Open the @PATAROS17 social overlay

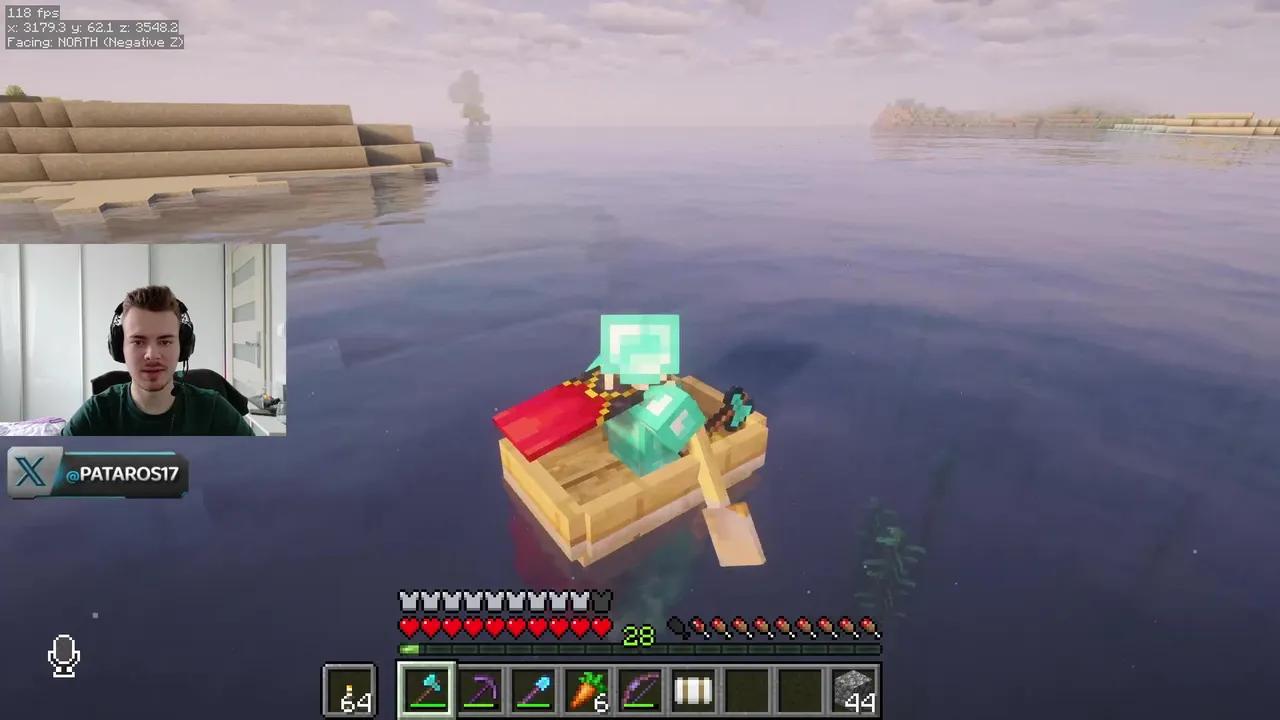(x=120, y=474)
